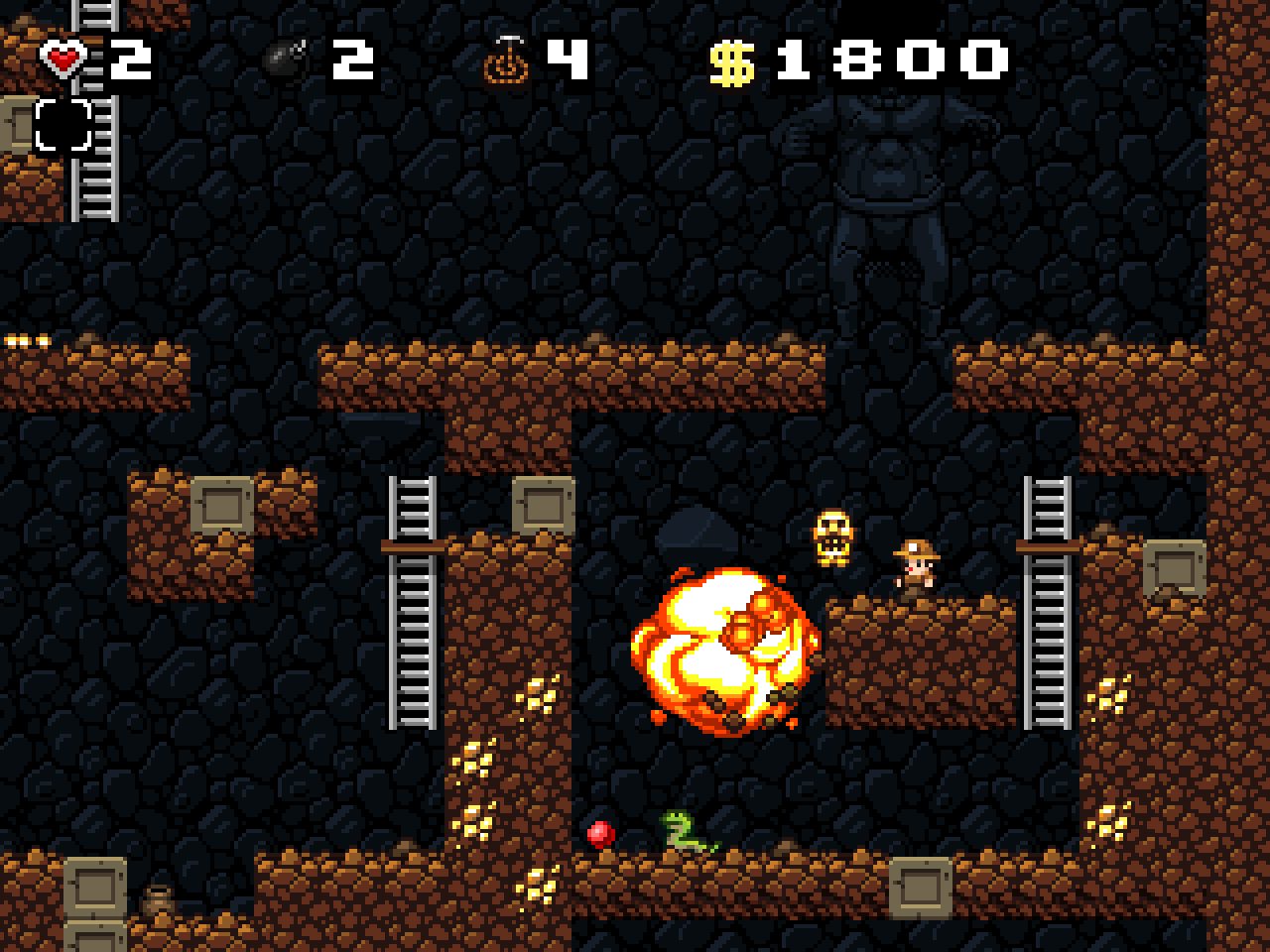The image size is (1270, 952).
Task: Click the rope icon in the HUD
Action: click(x=506, y=61)
